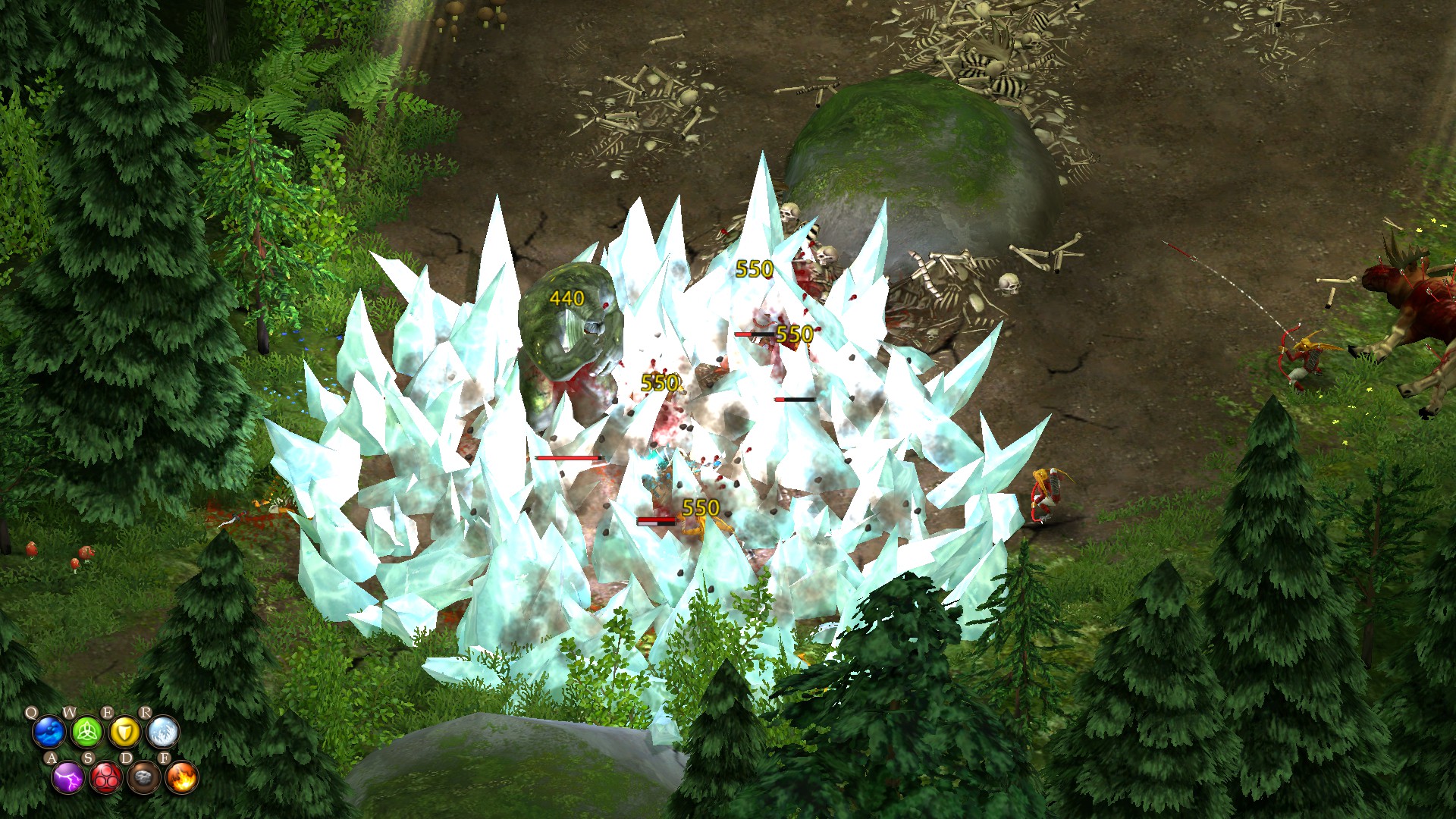The height and width of the screenshot is (819, 1456).
Task: Activate the yellow Shield element orb
Action: 124,733
